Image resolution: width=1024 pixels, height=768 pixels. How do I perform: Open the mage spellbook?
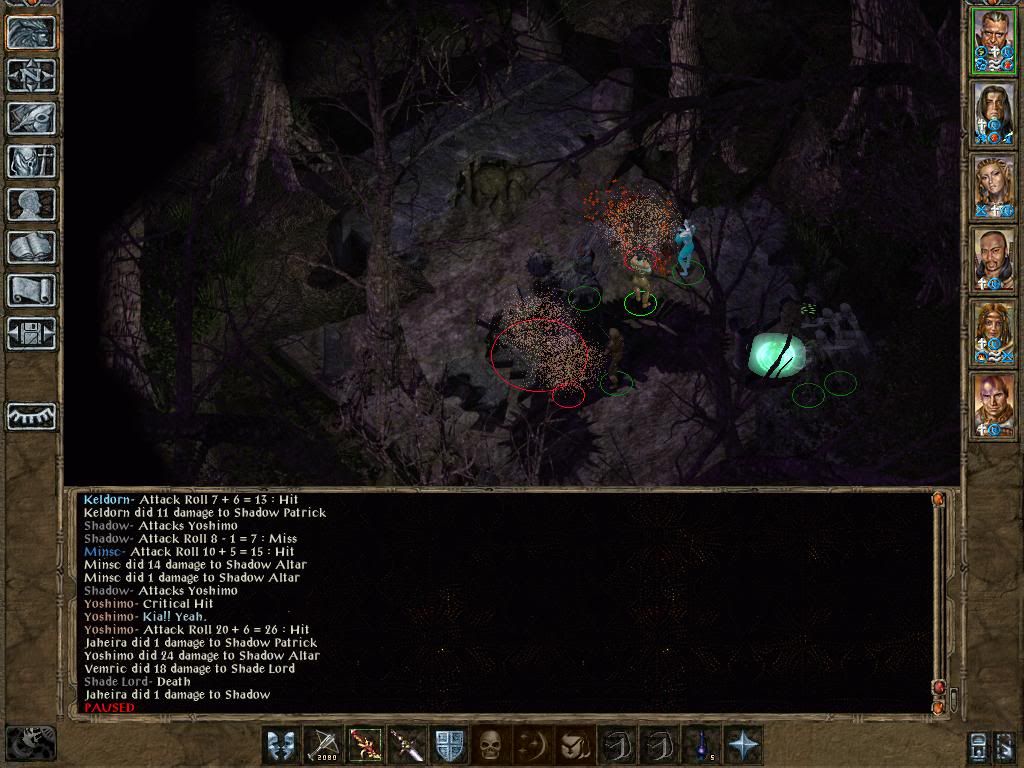(x=31, y=247)
